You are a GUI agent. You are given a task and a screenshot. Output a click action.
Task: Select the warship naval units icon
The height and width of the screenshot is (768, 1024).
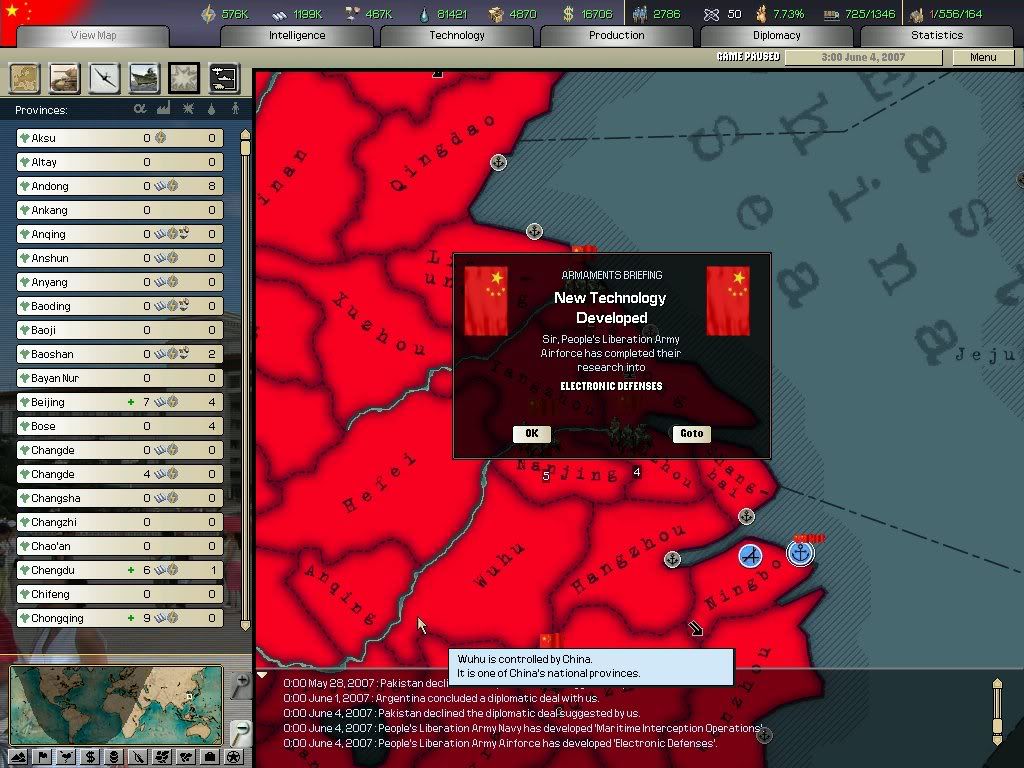point(144,78)
